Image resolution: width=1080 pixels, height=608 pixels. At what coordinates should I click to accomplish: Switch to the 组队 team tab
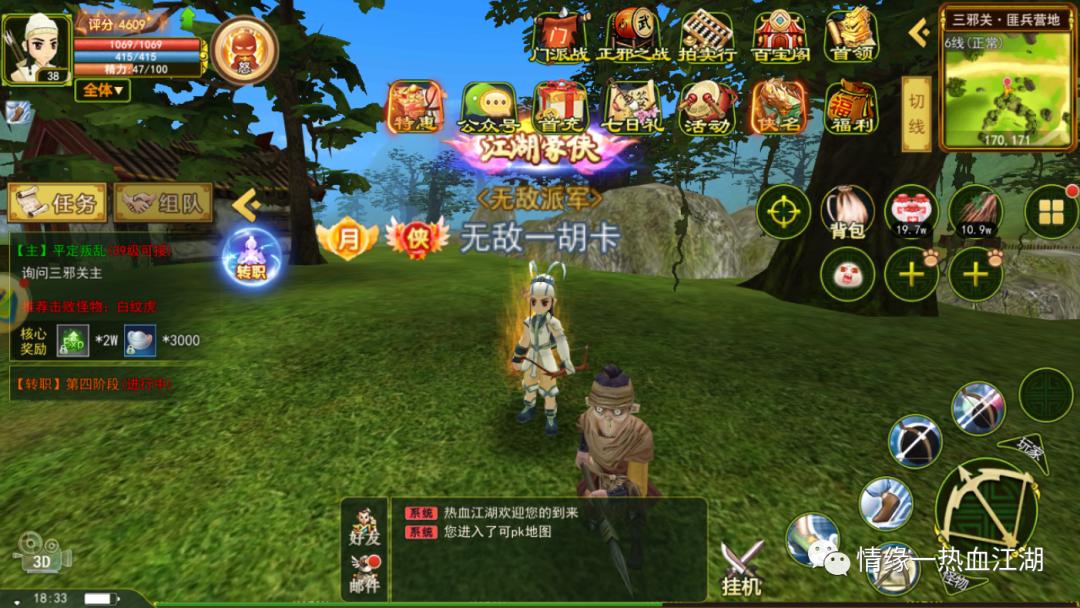[x=163, y=203]
